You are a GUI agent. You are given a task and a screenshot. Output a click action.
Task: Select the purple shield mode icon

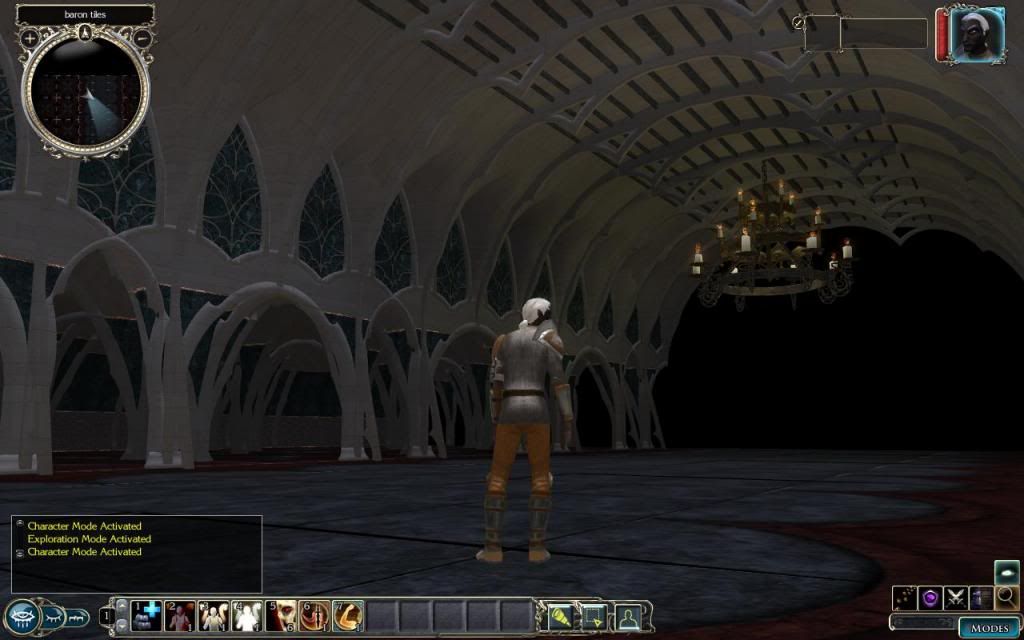930,597
